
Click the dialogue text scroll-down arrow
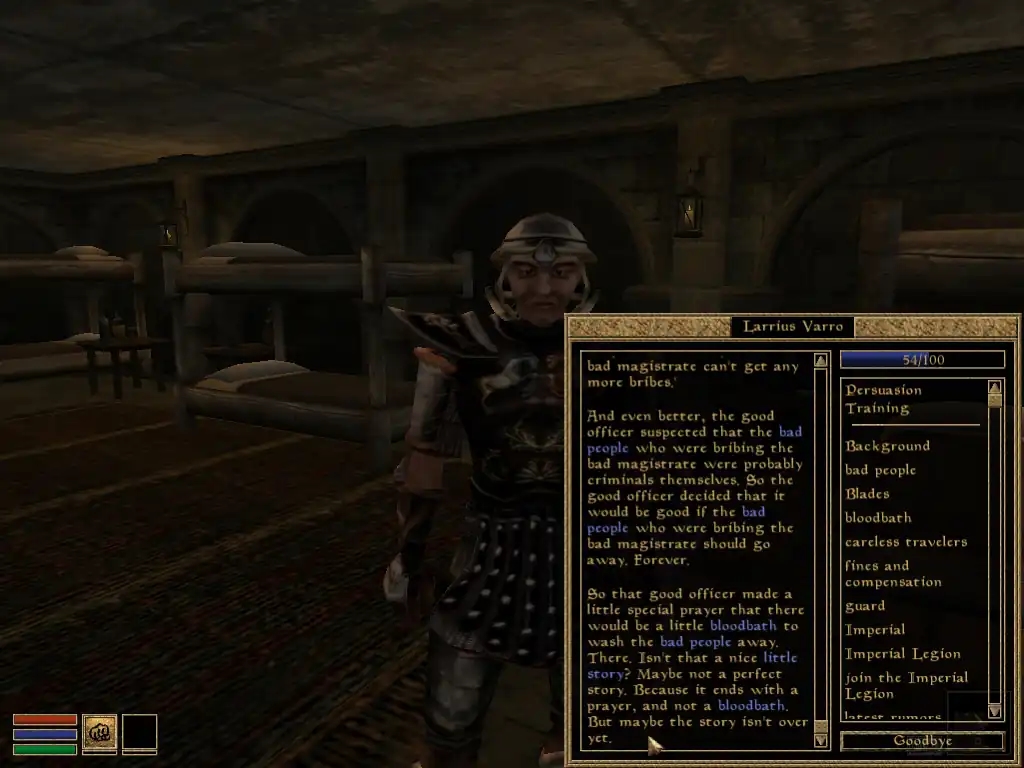coord(821,740)
